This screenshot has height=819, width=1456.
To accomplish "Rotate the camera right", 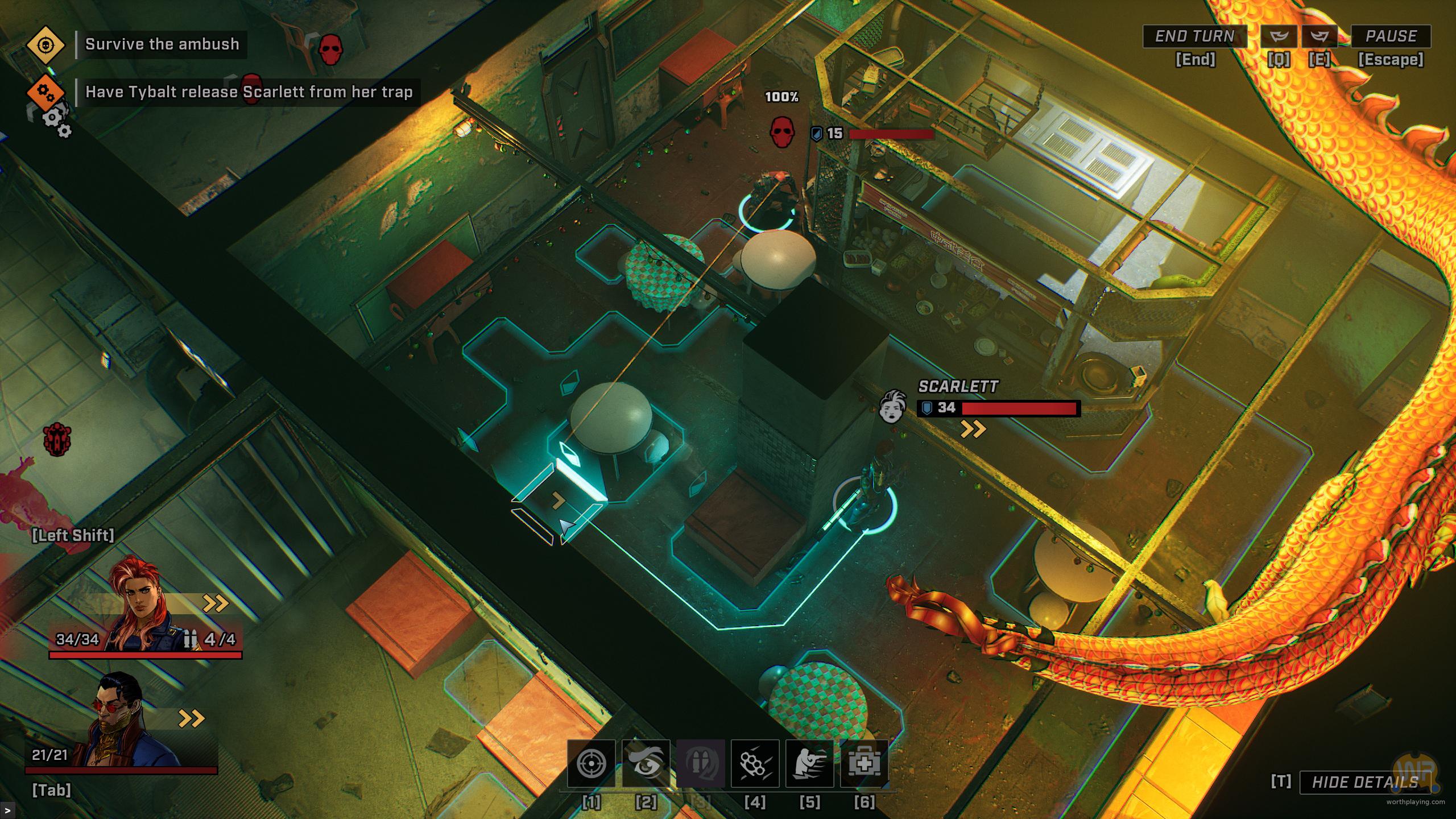I will click(1319, 36).
